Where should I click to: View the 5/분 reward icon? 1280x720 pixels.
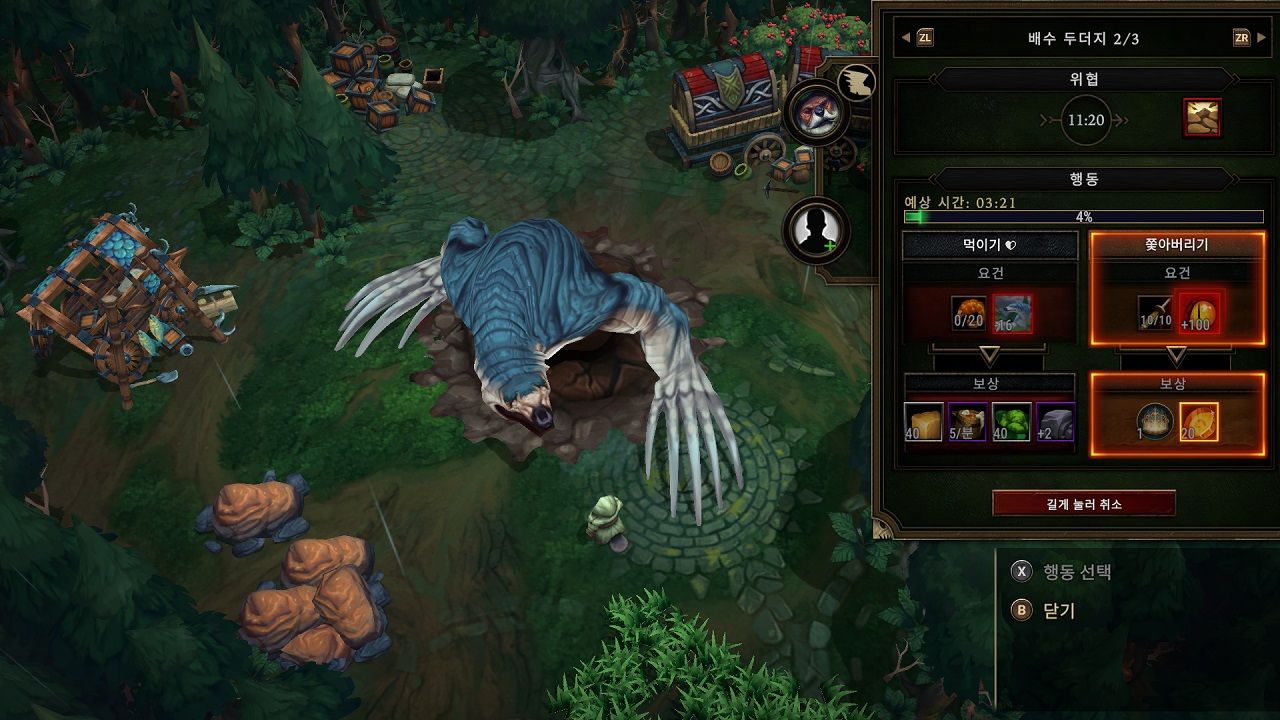pyautogui.click(x=968, y=421)
